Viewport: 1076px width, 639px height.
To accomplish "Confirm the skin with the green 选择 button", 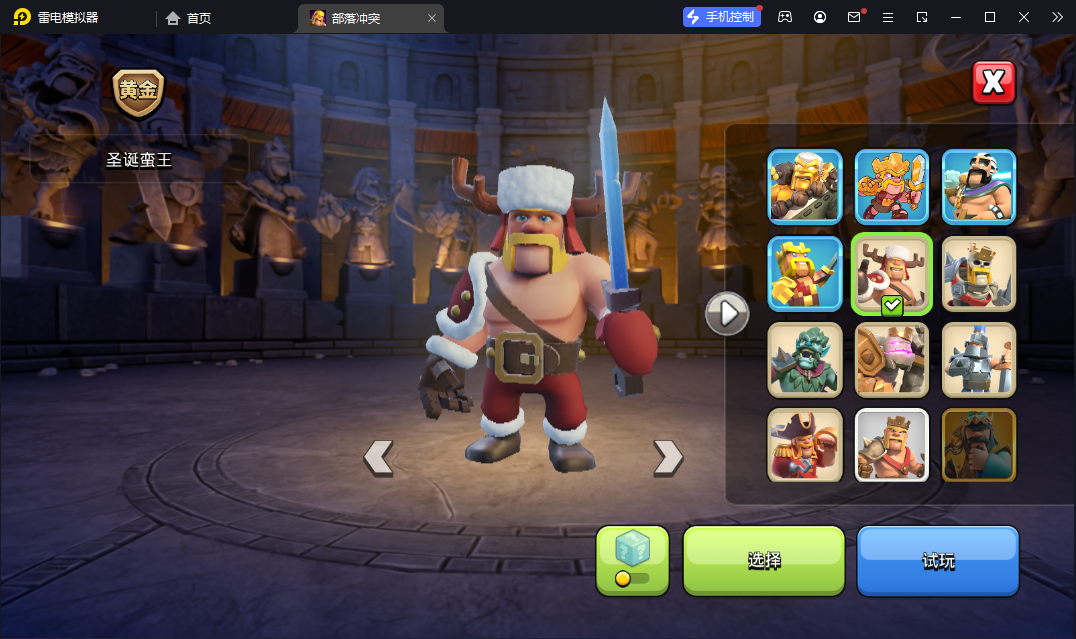I will (764, 560).
